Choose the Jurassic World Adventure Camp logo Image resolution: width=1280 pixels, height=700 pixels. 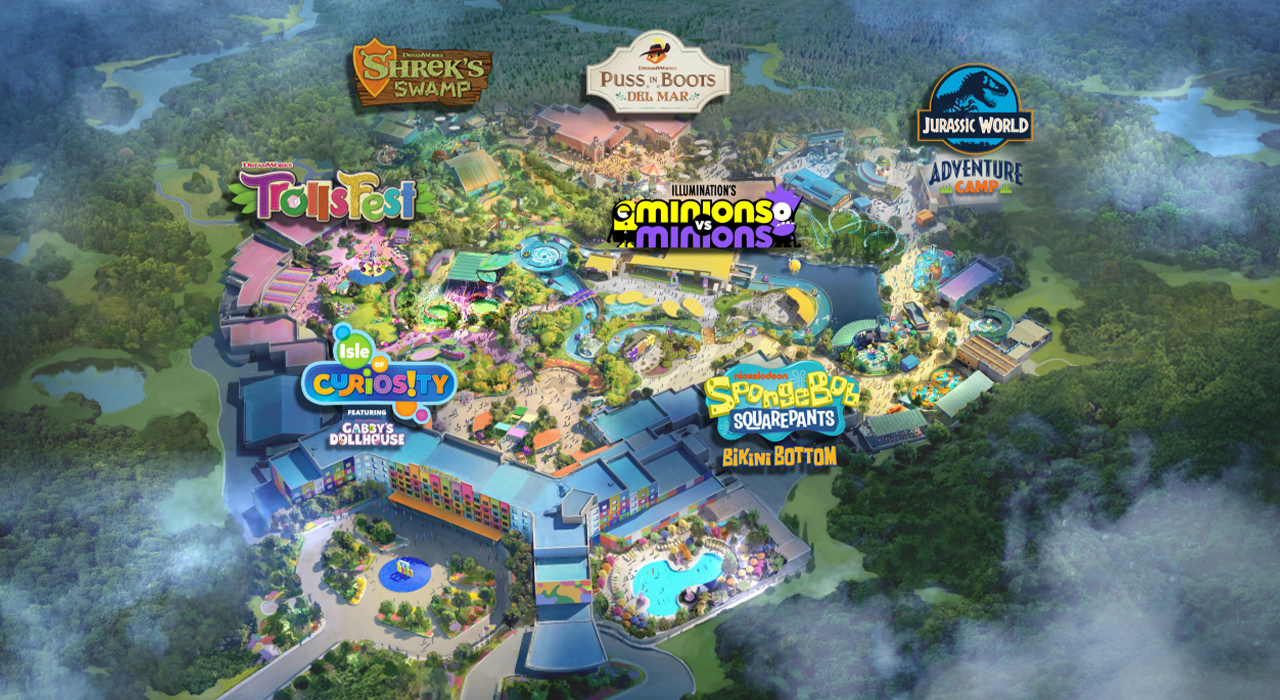point(975,132)
